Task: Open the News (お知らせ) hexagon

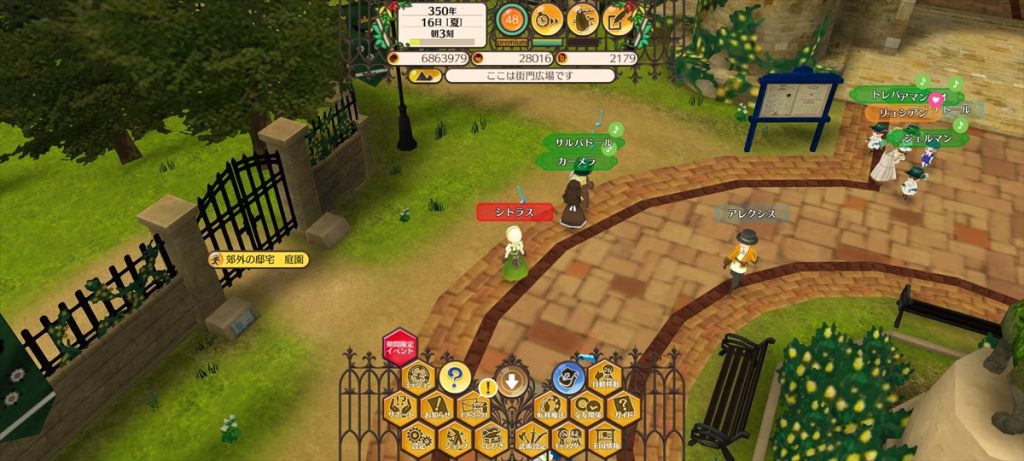Action: click(x=437, y=410)
